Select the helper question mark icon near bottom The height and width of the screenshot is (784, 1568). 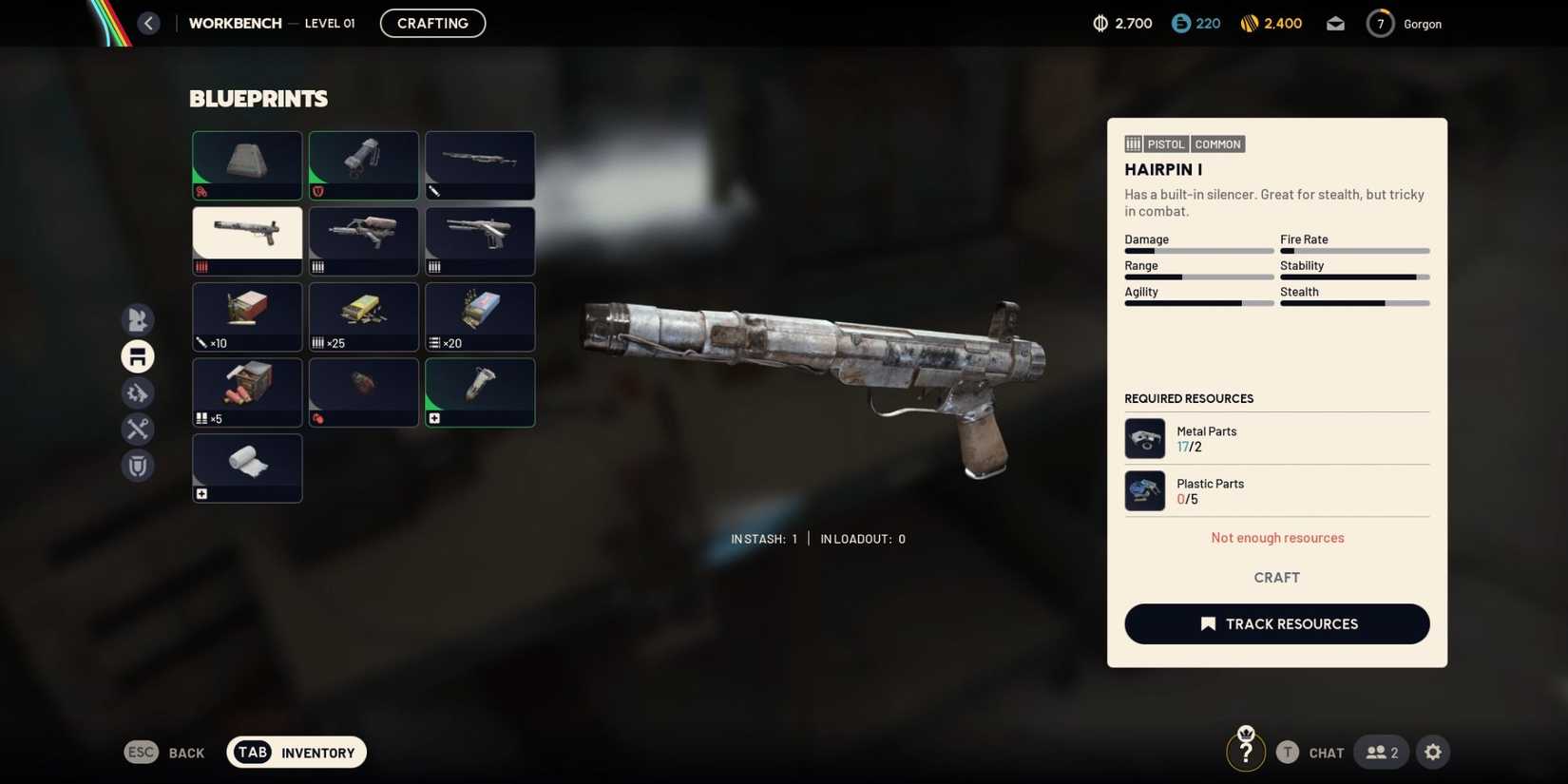coord(1246,750)
